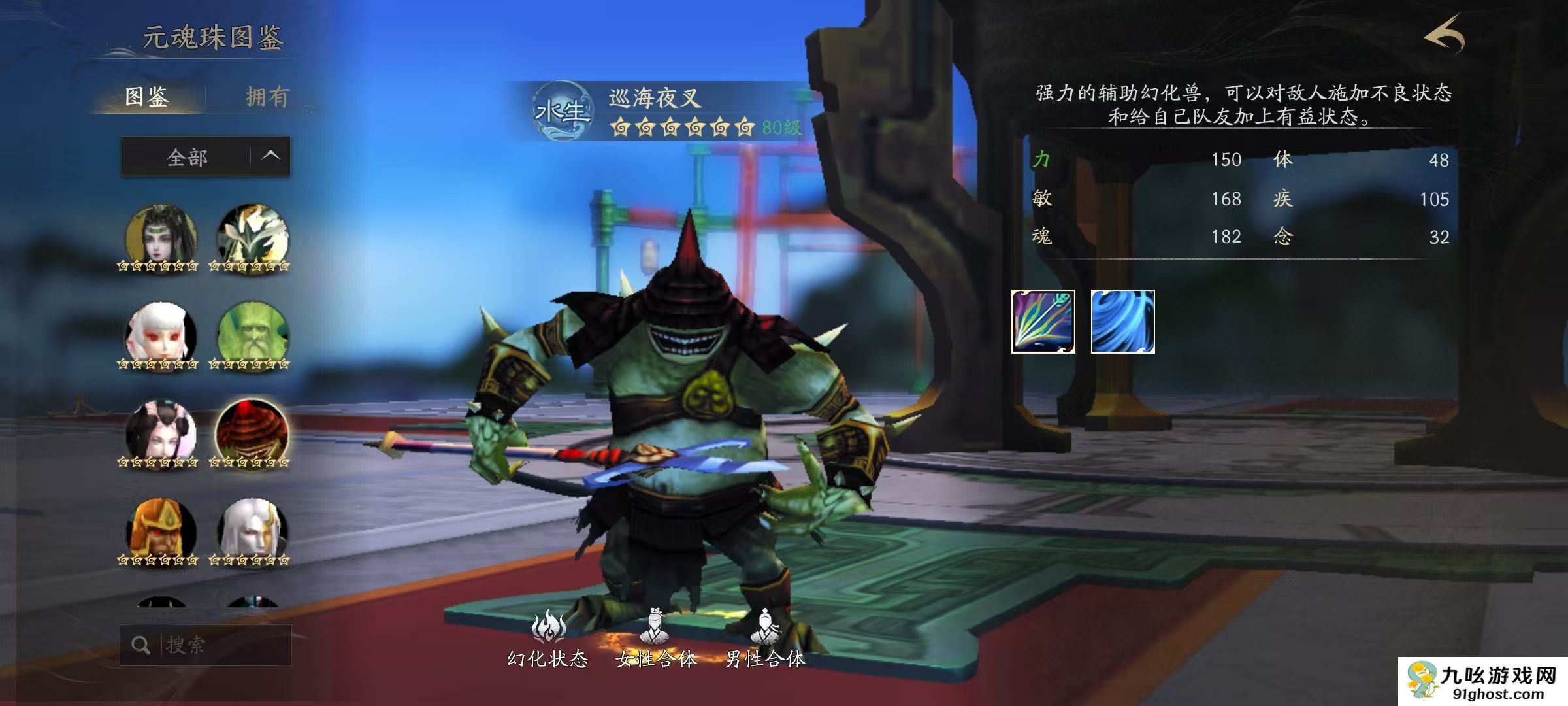Pick the golden-helmet warrior portrait
Viewport: 1568px width, 706px height.
click(160, 531)
